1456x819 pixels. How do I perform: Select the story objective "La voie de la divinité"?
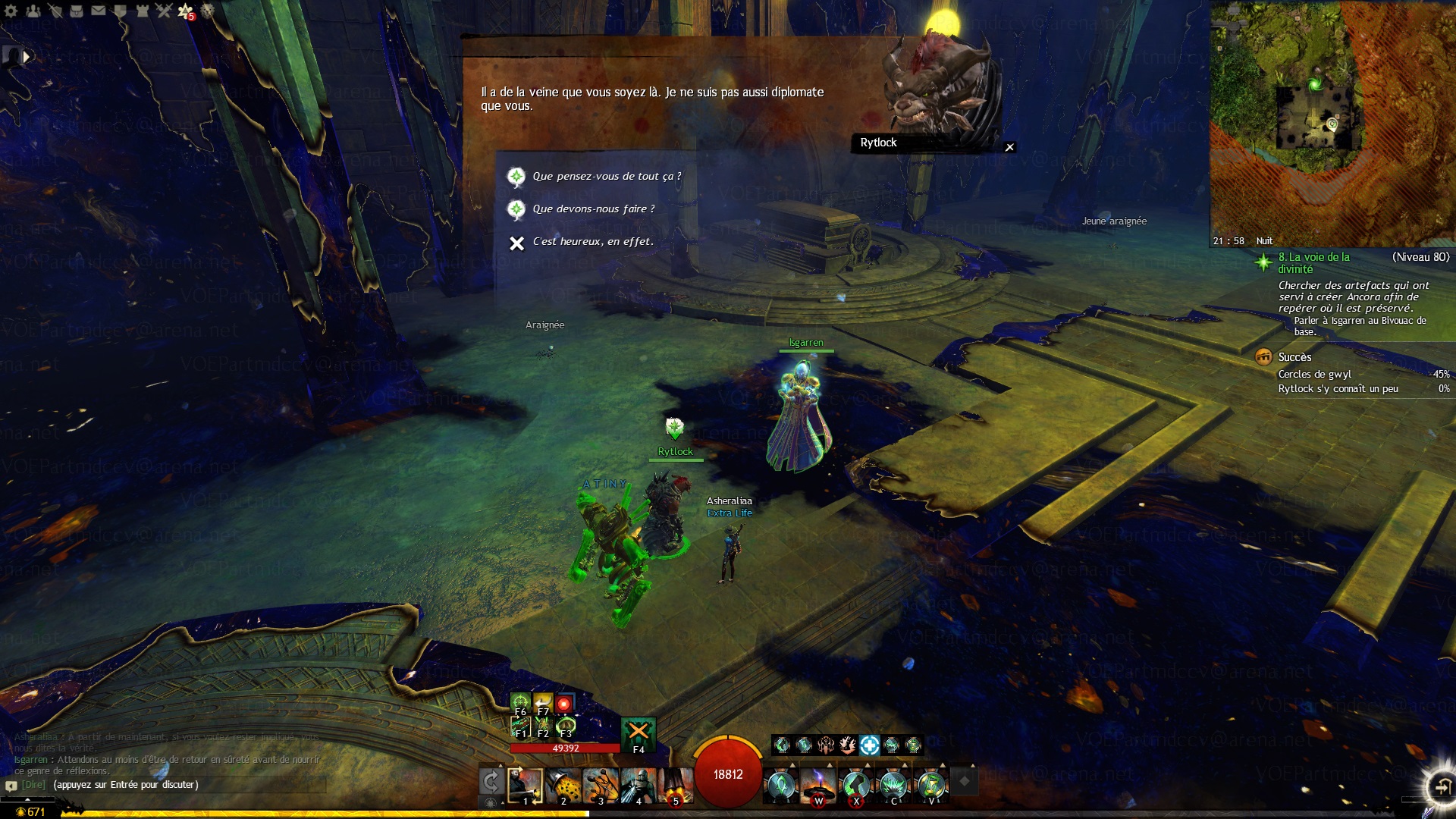(x=1314, y=262)
